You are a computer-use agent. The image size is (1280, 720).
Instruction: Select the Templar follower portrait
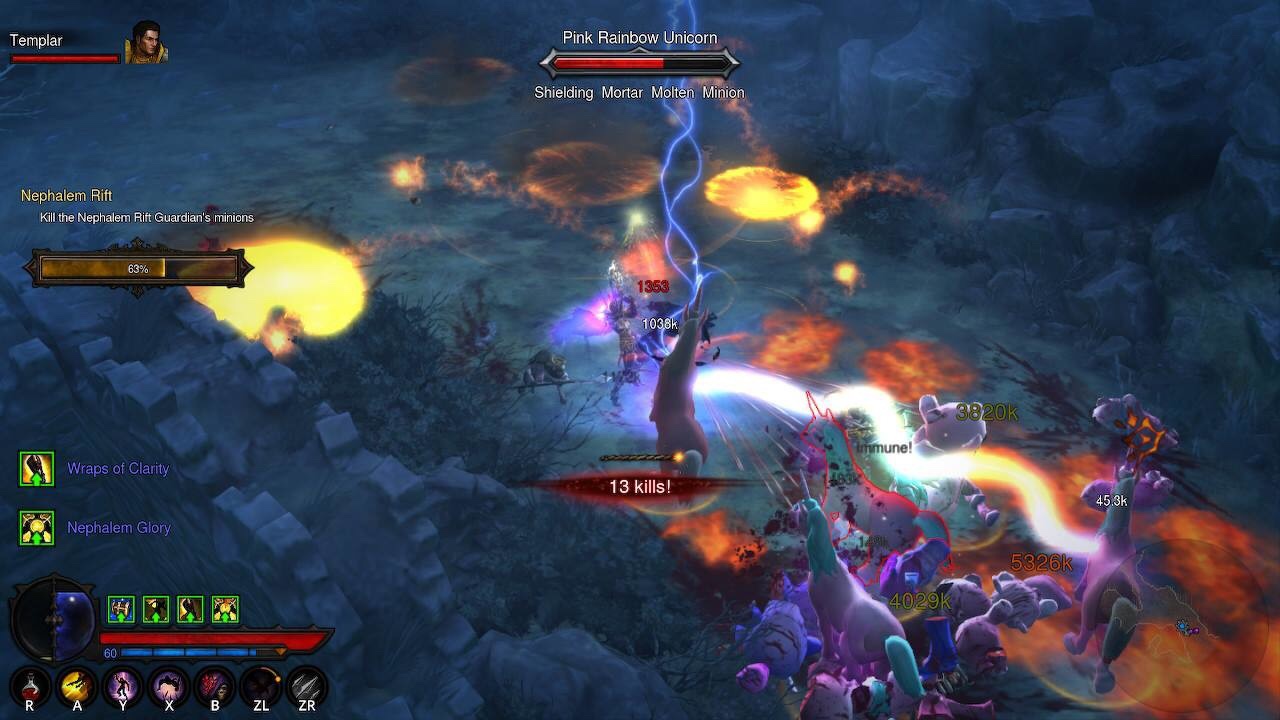(146, 42)
